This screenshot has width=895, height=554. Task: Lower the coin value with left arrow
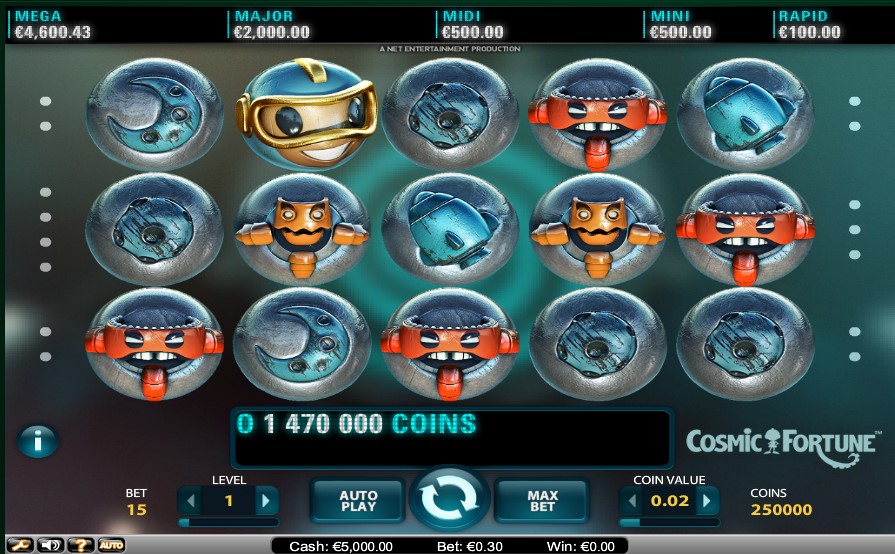[632, 500]
